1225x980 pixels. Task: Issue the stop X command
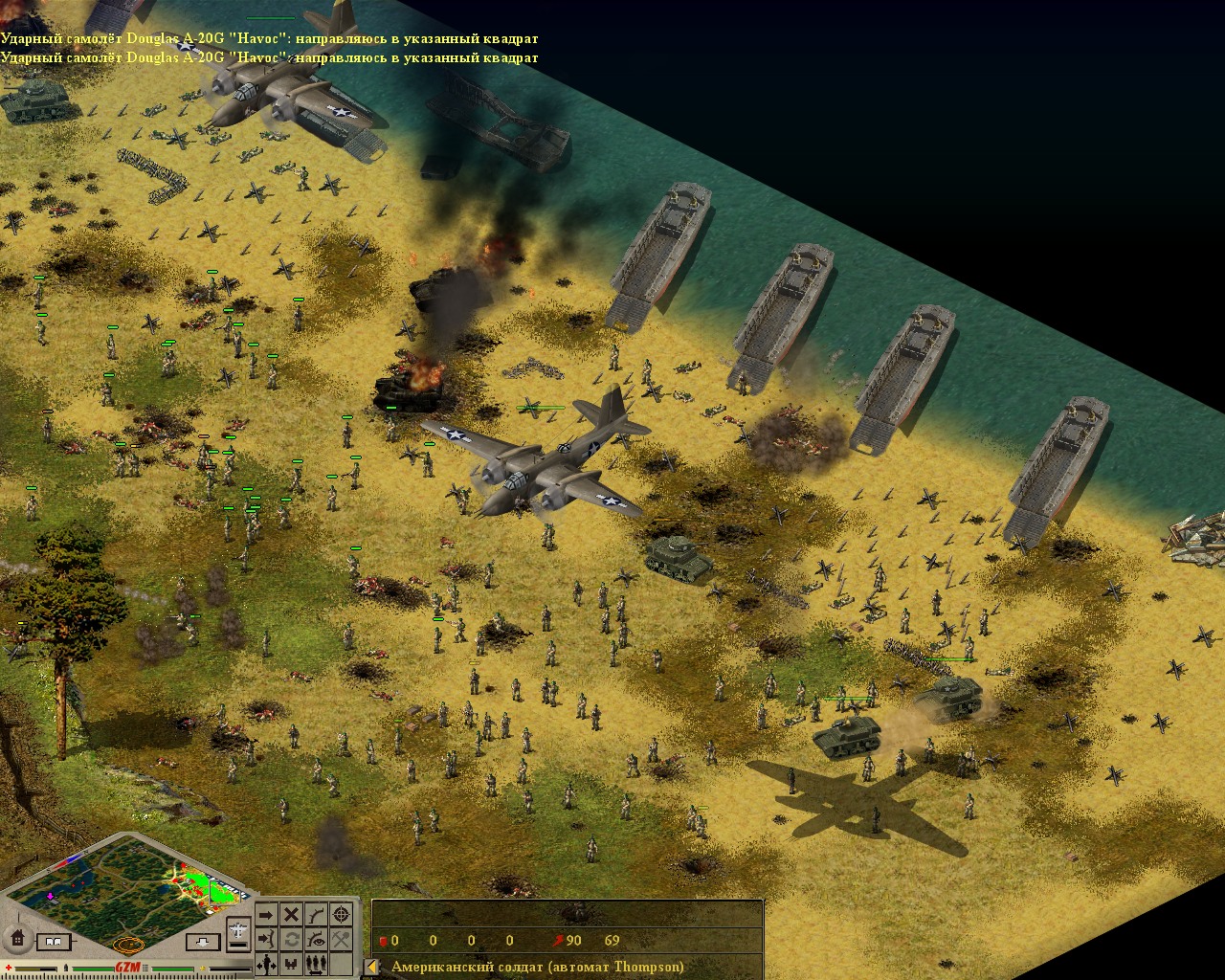coord(291,915)
